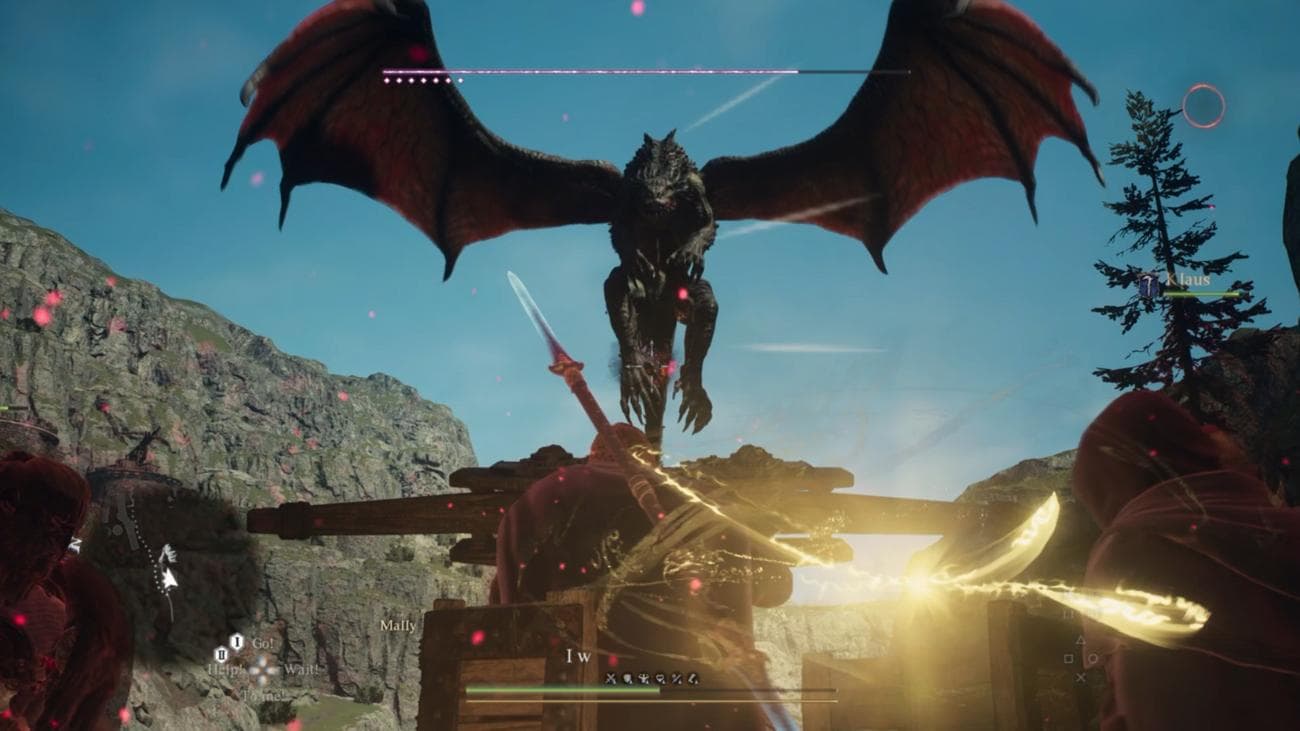This screenshot has height=731, width=1300.
Task: Issue the Wait! pawn command
Action: [302, 670]
